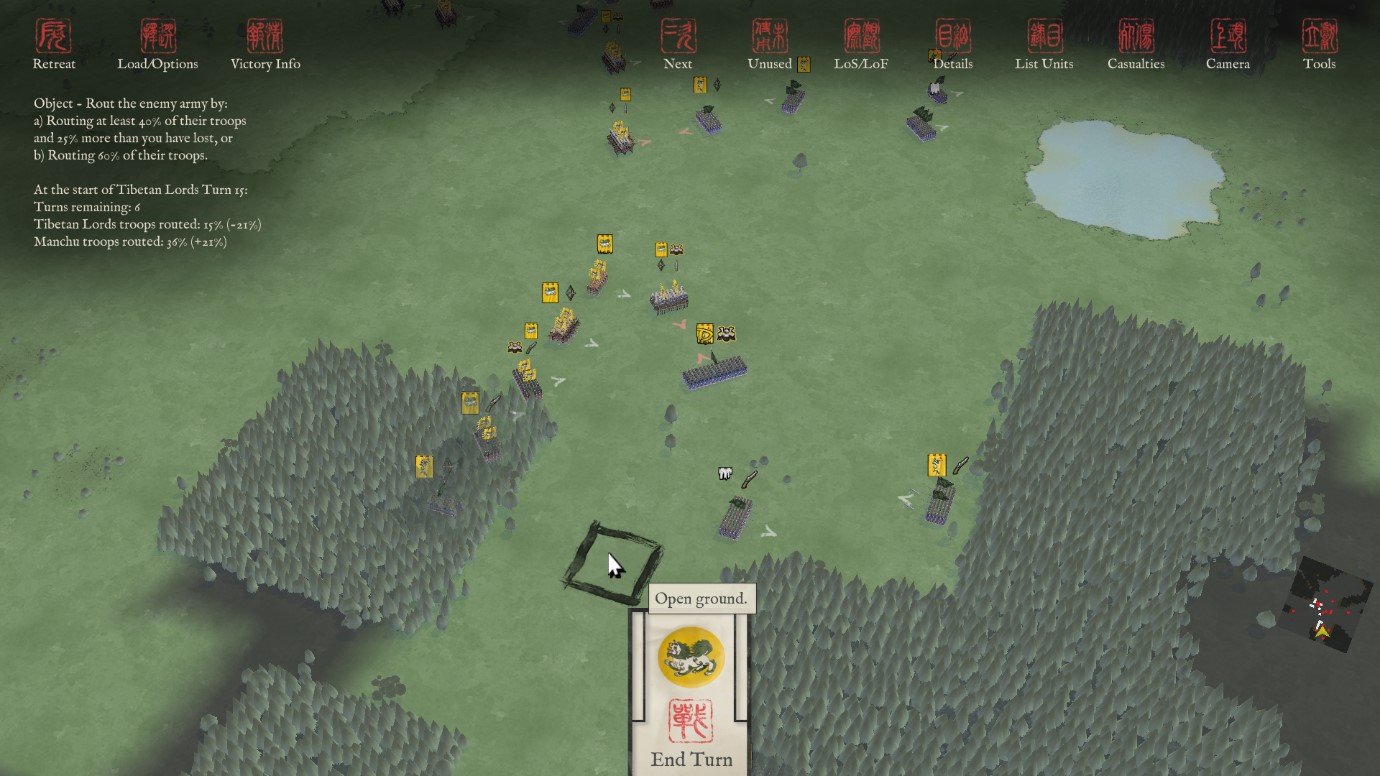
Task: Open Camera controls
Action: [1227, 45]
